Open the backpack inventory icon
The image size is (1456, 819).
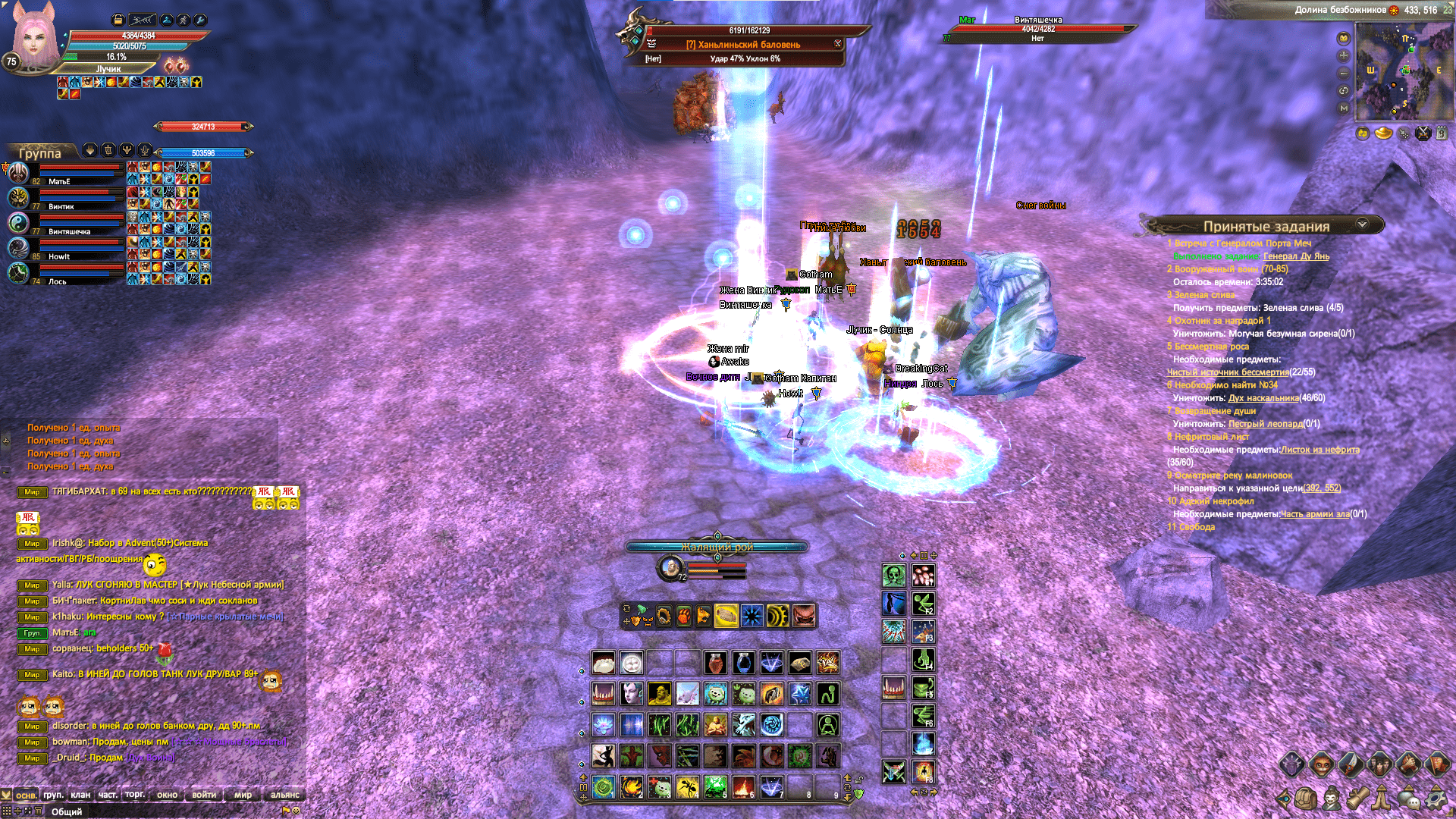tap(1306, 800)
